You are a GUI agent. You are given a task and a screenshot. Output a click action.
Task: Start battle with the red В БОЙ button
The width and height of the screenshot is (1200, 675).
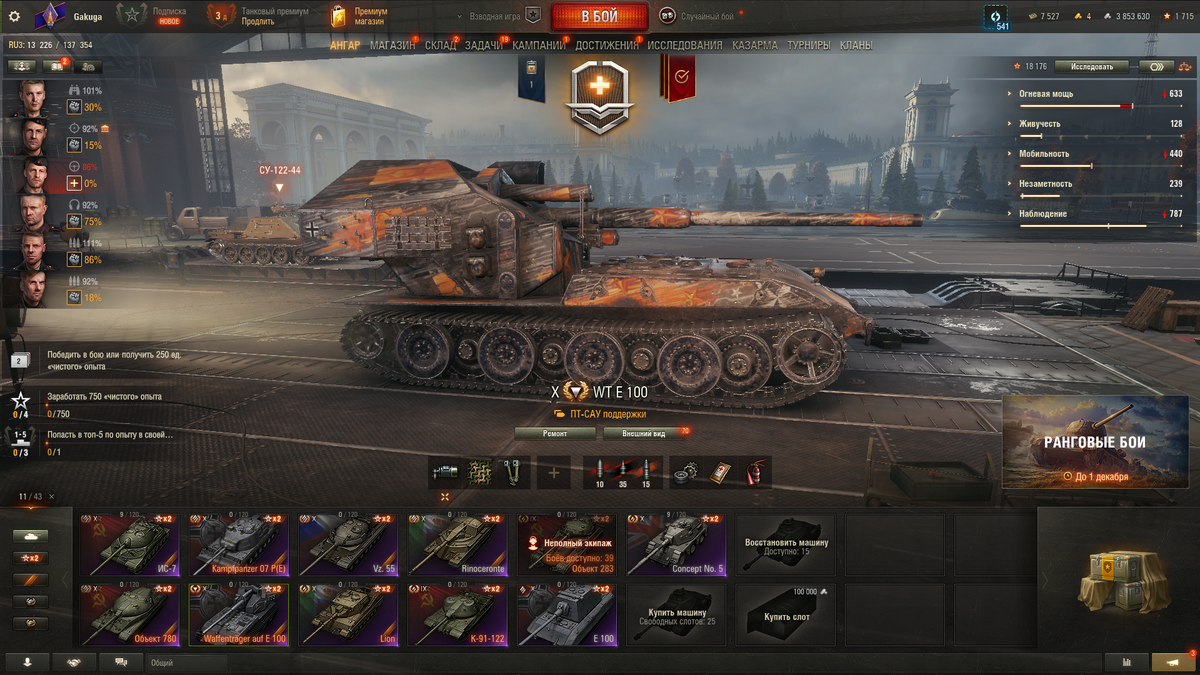point(599,16)
